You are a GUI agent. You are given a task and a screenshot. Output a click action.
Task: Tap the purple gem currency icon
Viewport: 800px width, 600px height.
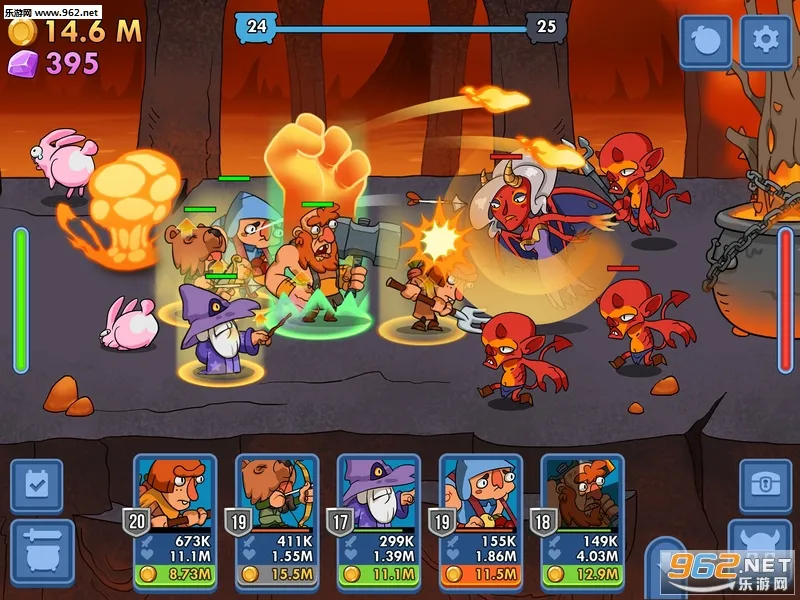pos(22,63)
